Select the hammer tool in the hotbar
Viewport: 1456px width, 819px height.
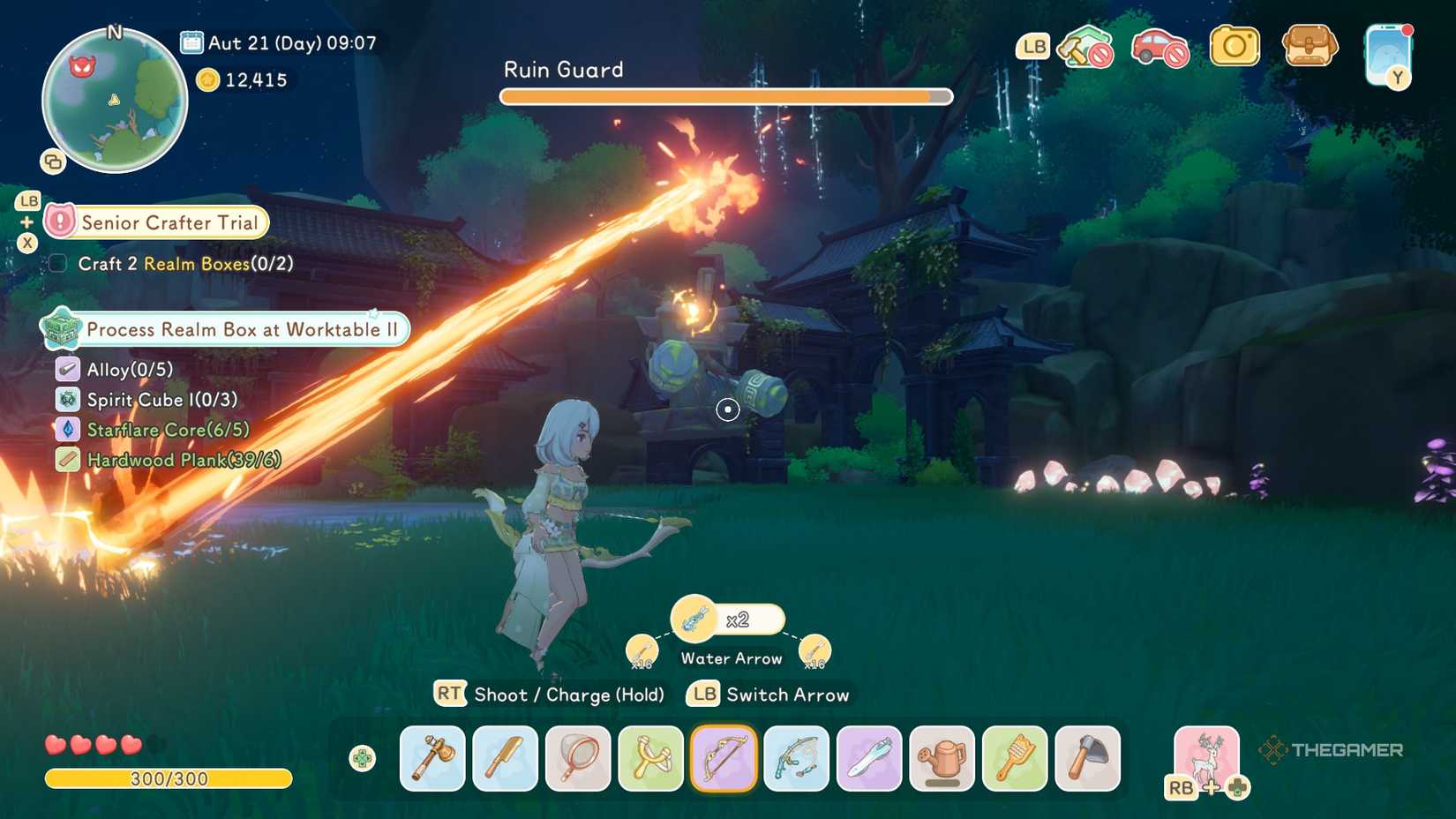432,759
